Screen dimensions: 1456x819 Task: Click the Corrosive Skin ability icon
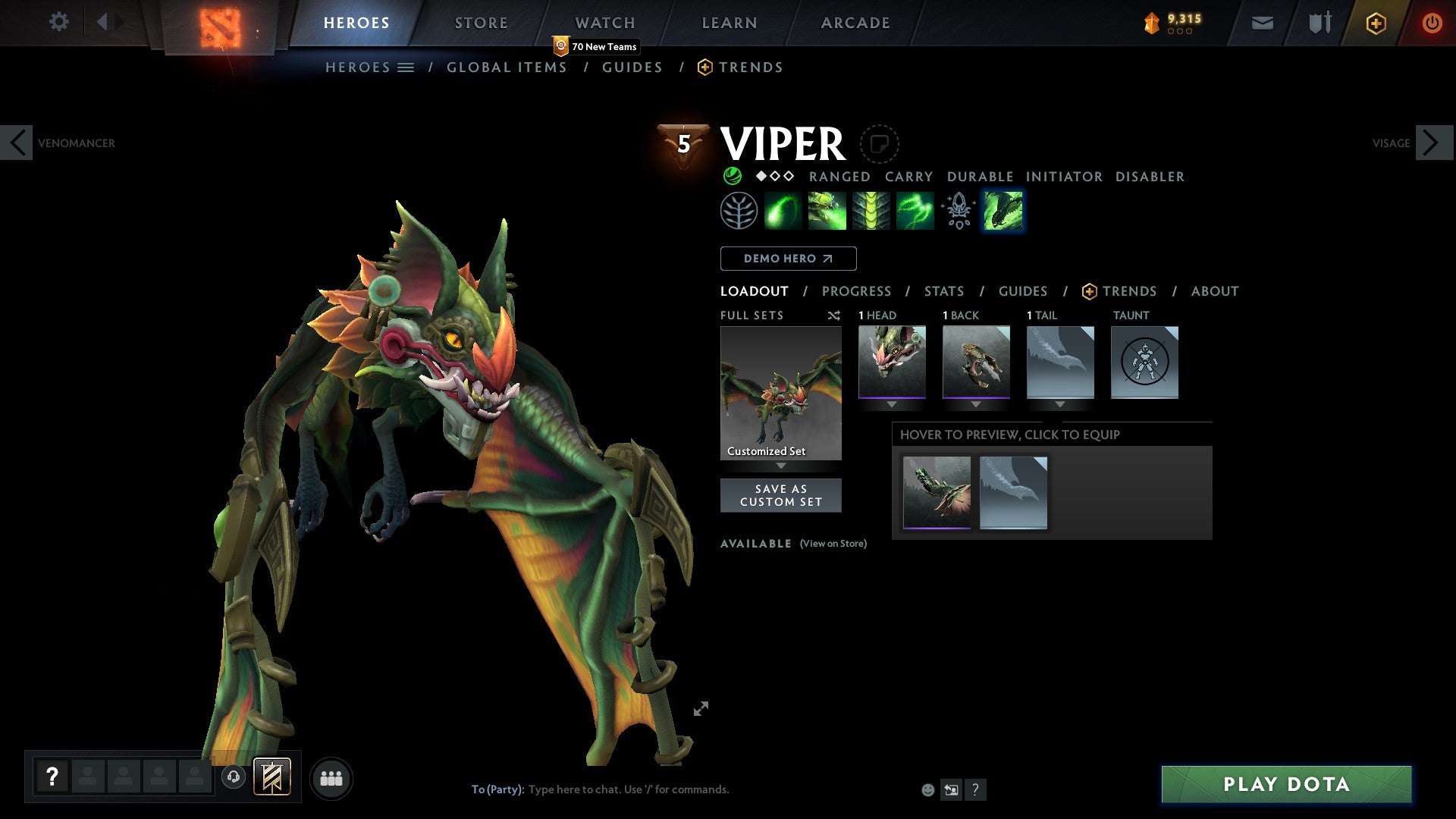[x=871, y=211]
